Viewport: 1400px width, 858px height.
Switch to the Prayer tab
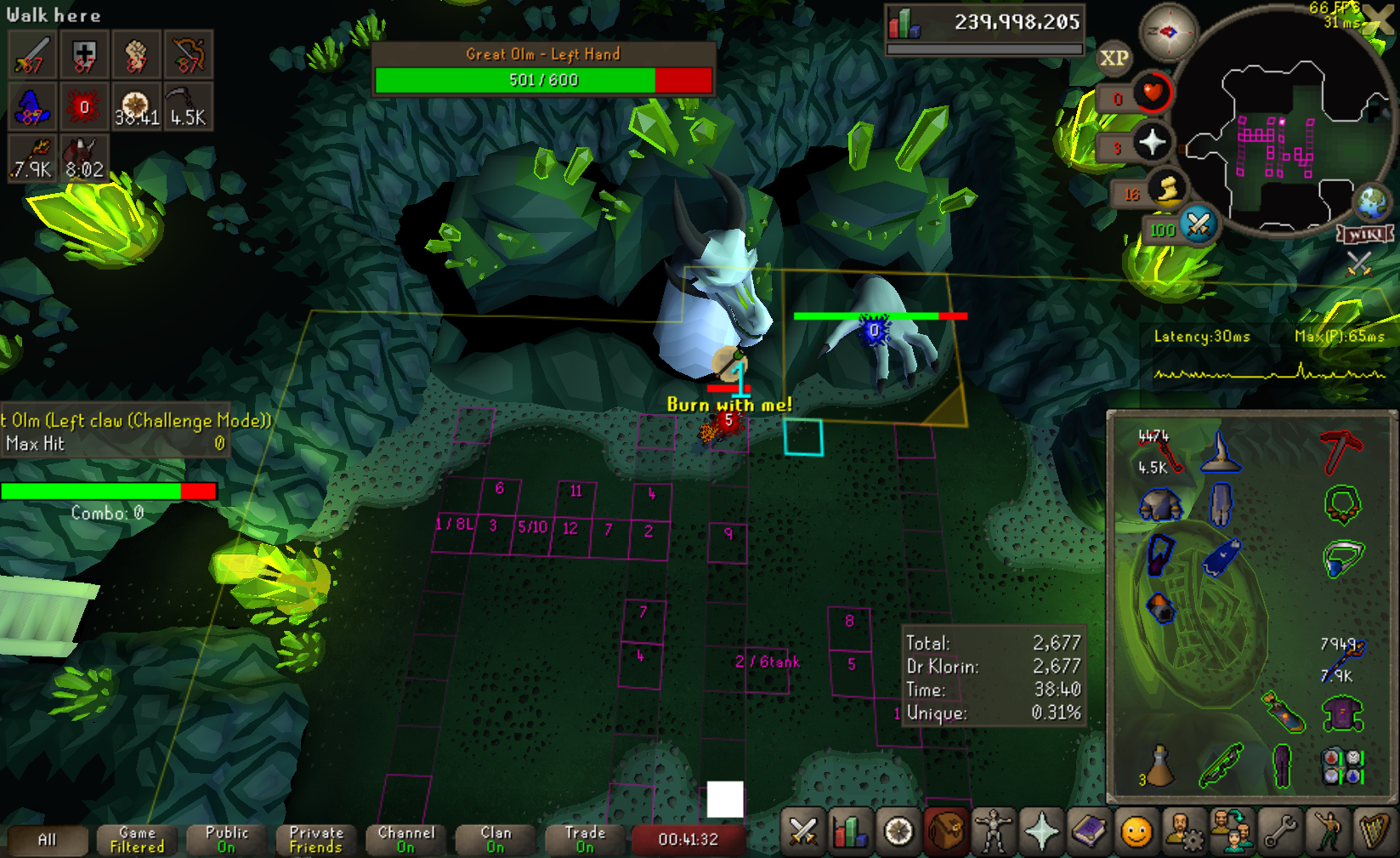pyautogui.click(x=1041, y=832)
